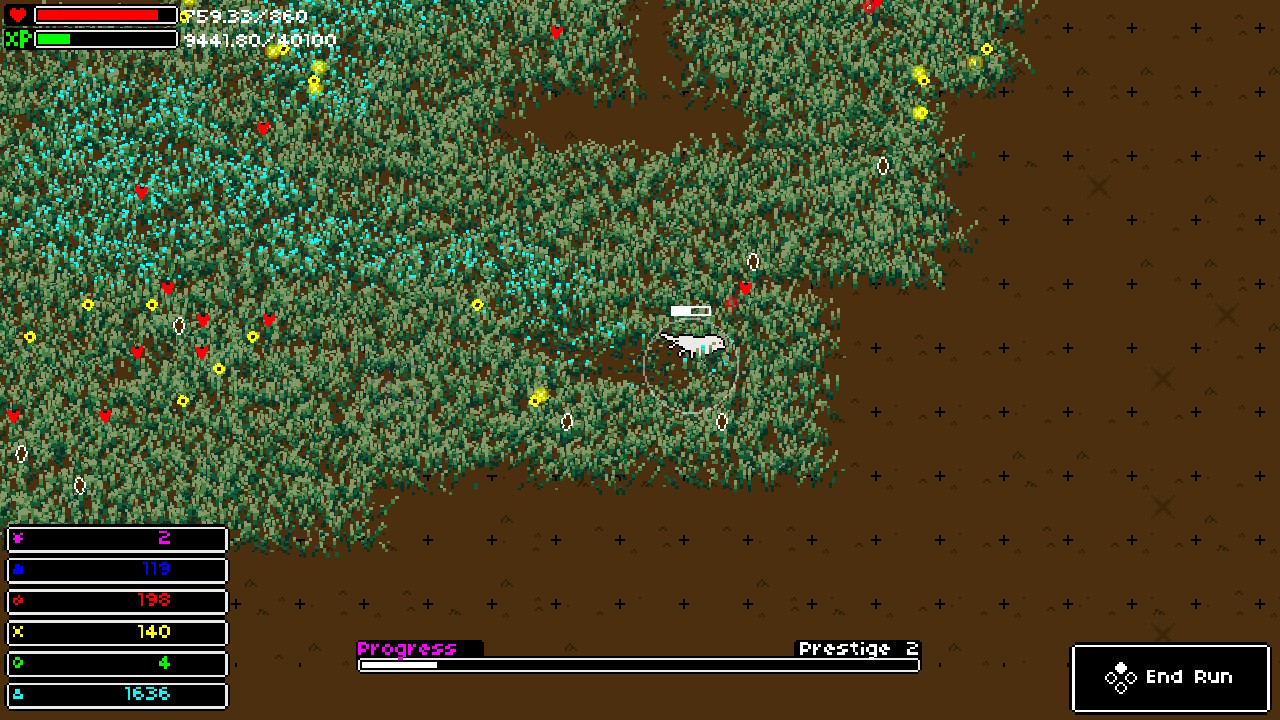Click the magenta counter showing value 2
This screenshot has height=720, width=1280.
coord(117,538)
